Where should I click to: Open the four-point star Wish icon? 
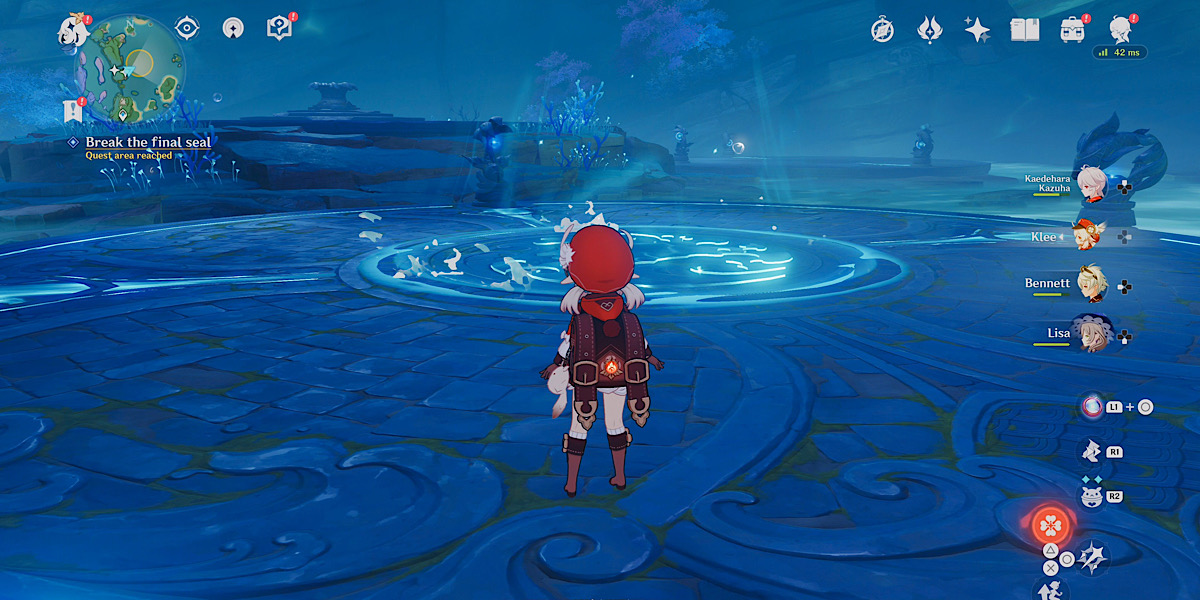coord(977,30)
